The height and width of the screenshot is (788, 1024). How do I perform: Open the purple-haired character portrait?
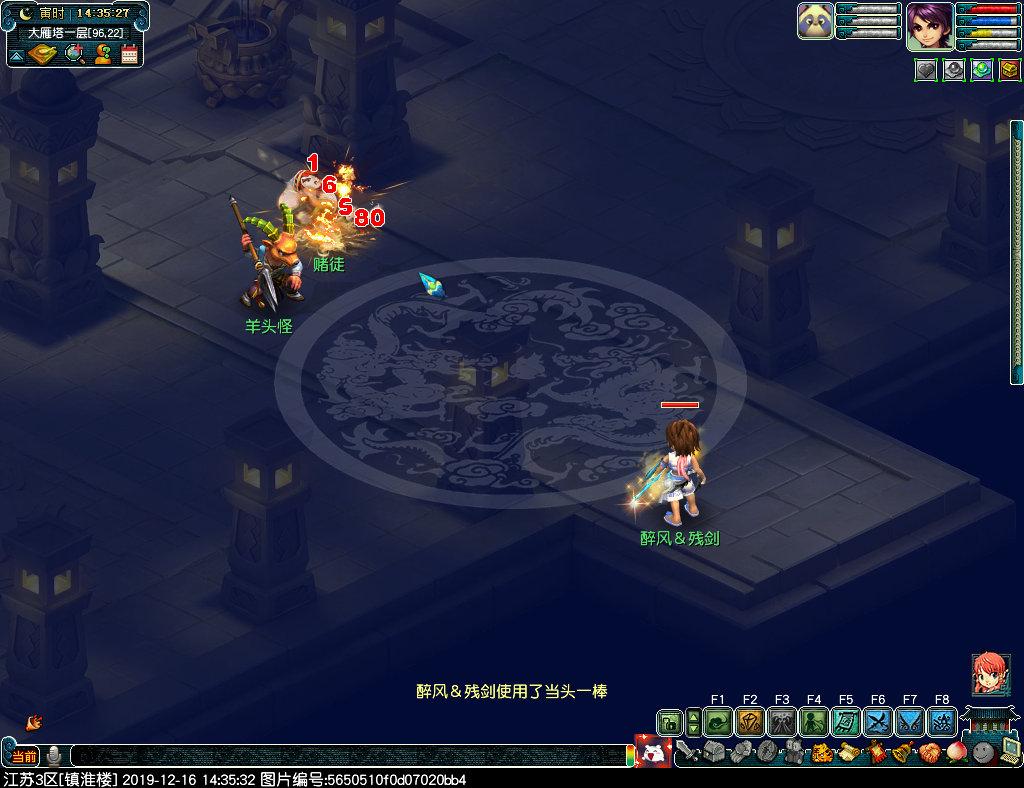point(929,26)
